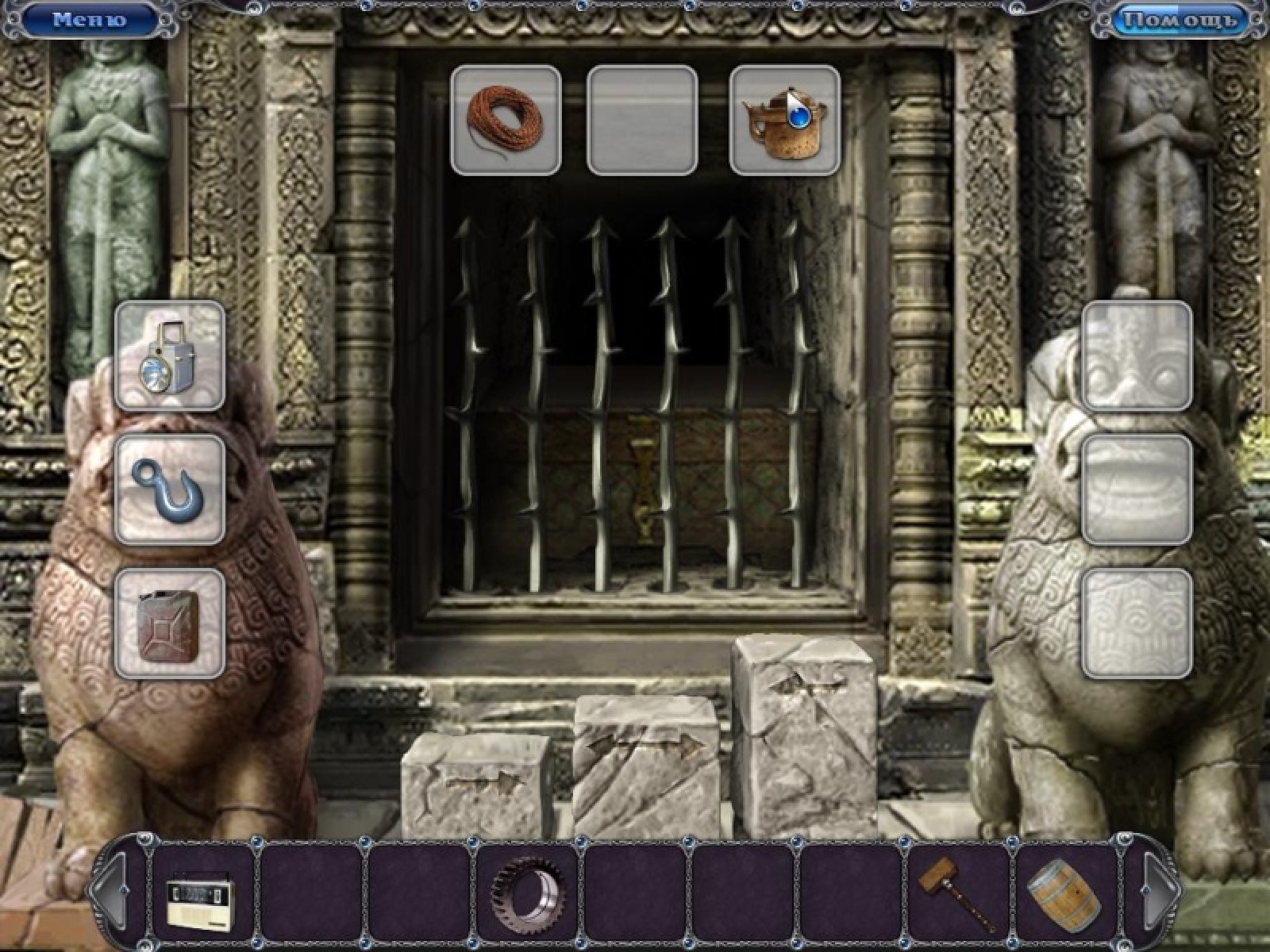This screenshot has height=952, width=1270.
Task: Select the coiled rope slot
Action: coord(506,120)
